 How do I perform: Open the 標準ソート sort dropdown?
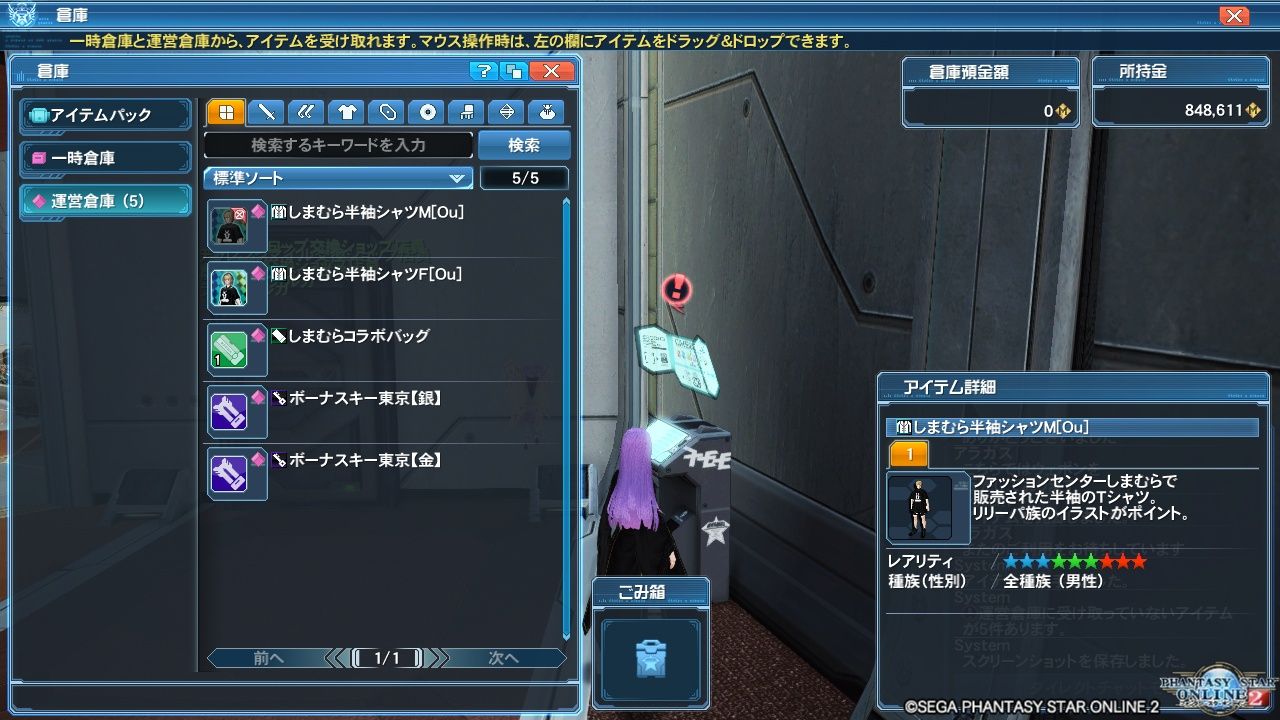[337, 178]
